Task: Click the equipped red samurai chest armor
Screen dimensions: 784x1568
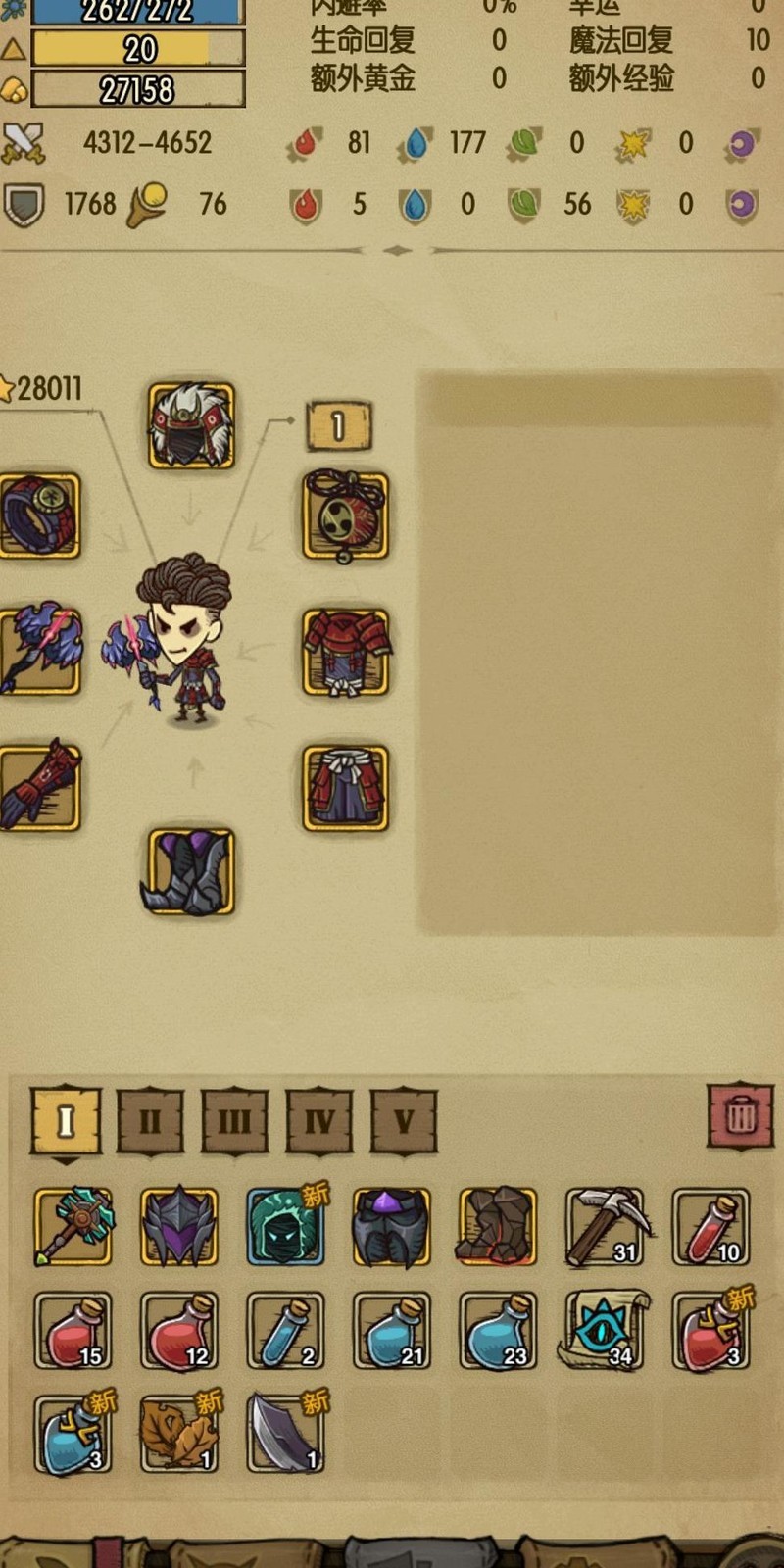Action: click(345, 652)
